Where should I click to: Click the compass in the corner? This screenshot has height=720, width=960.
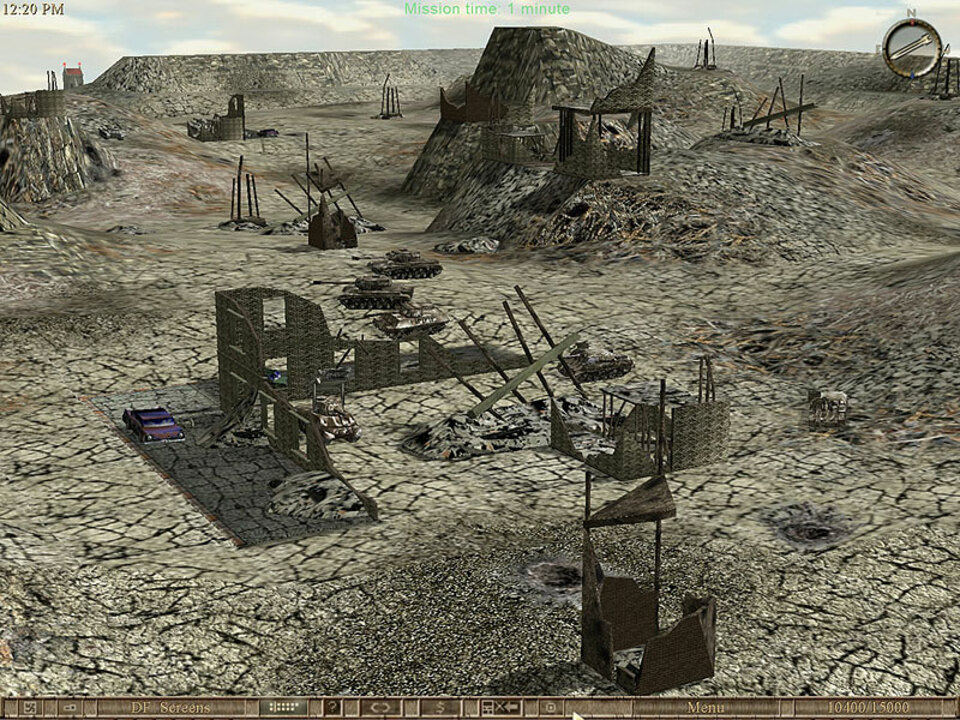911,46
